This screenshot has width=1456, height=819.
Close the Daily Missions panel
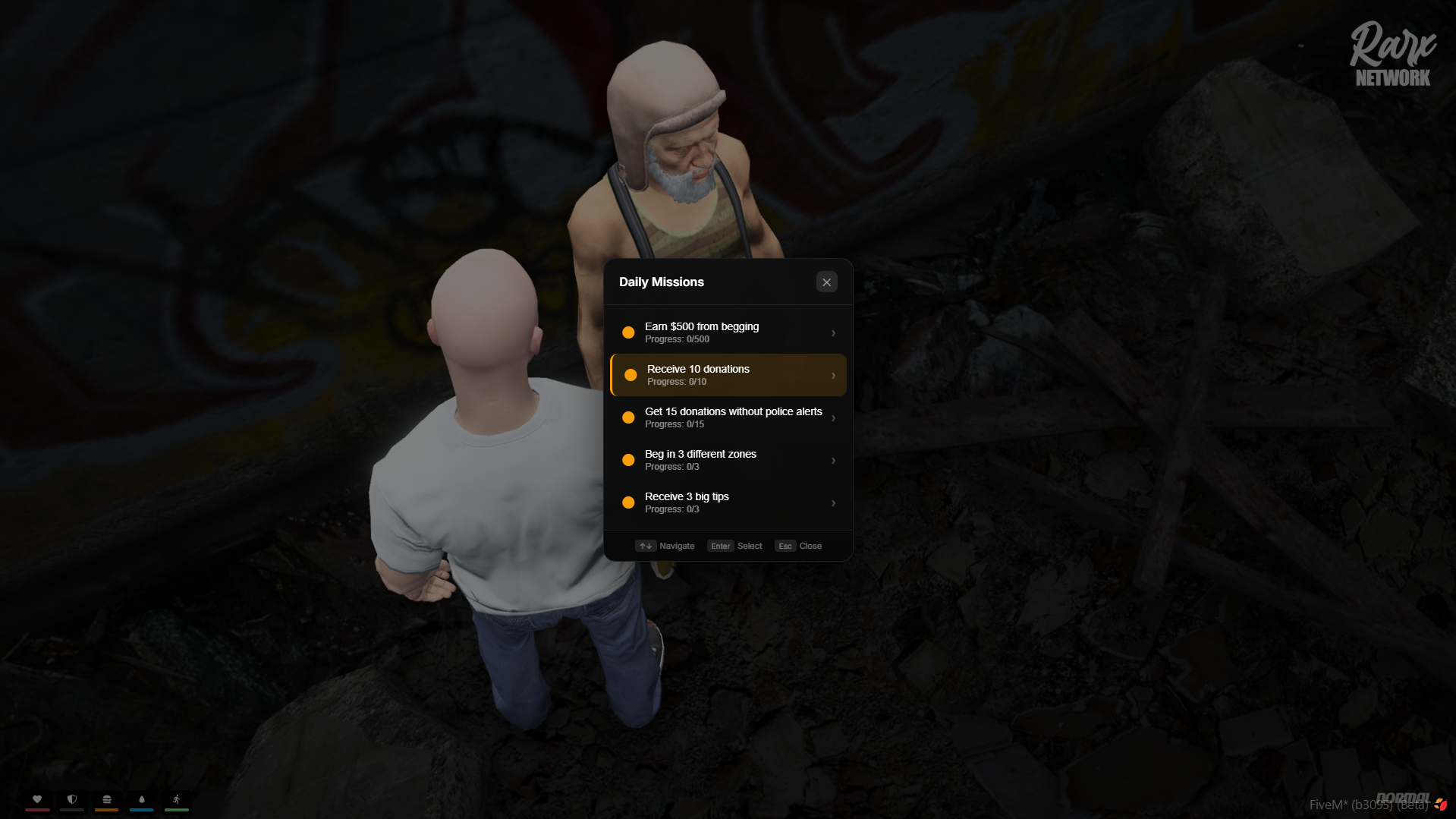click(826, 282)
